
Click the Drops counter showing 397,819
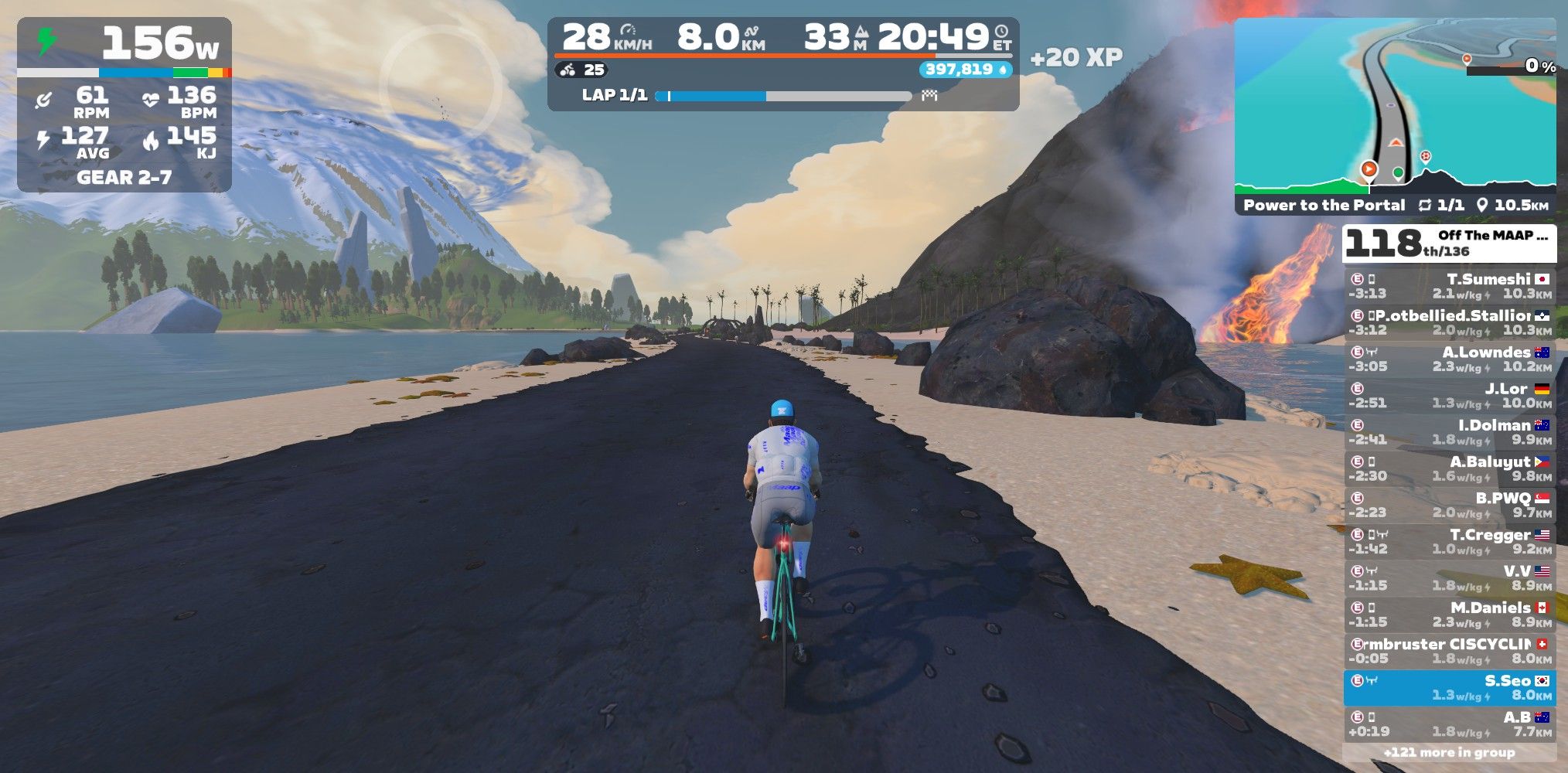coord(965,70)
